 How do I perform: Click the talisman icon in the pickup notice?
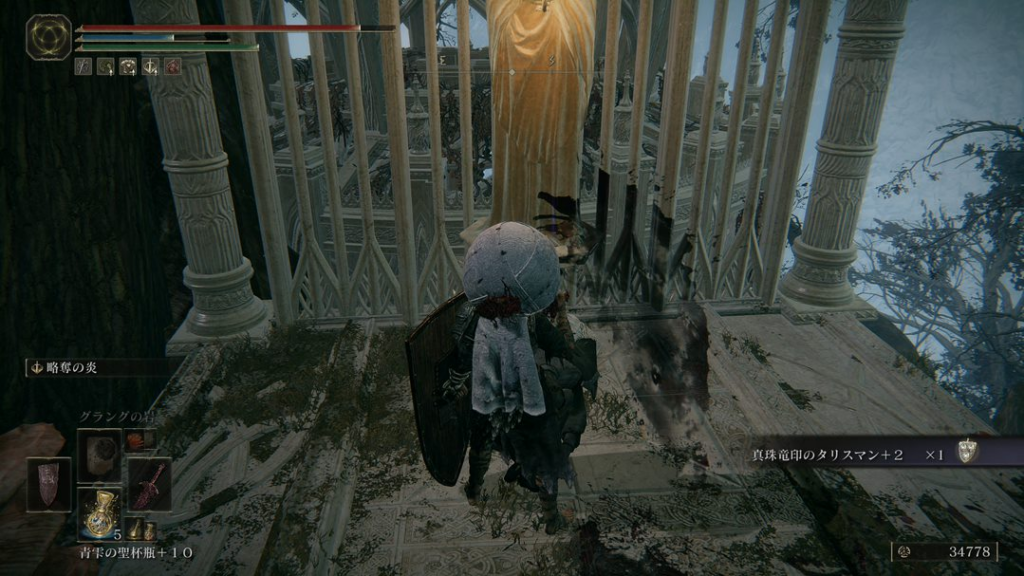pos(966,453)
